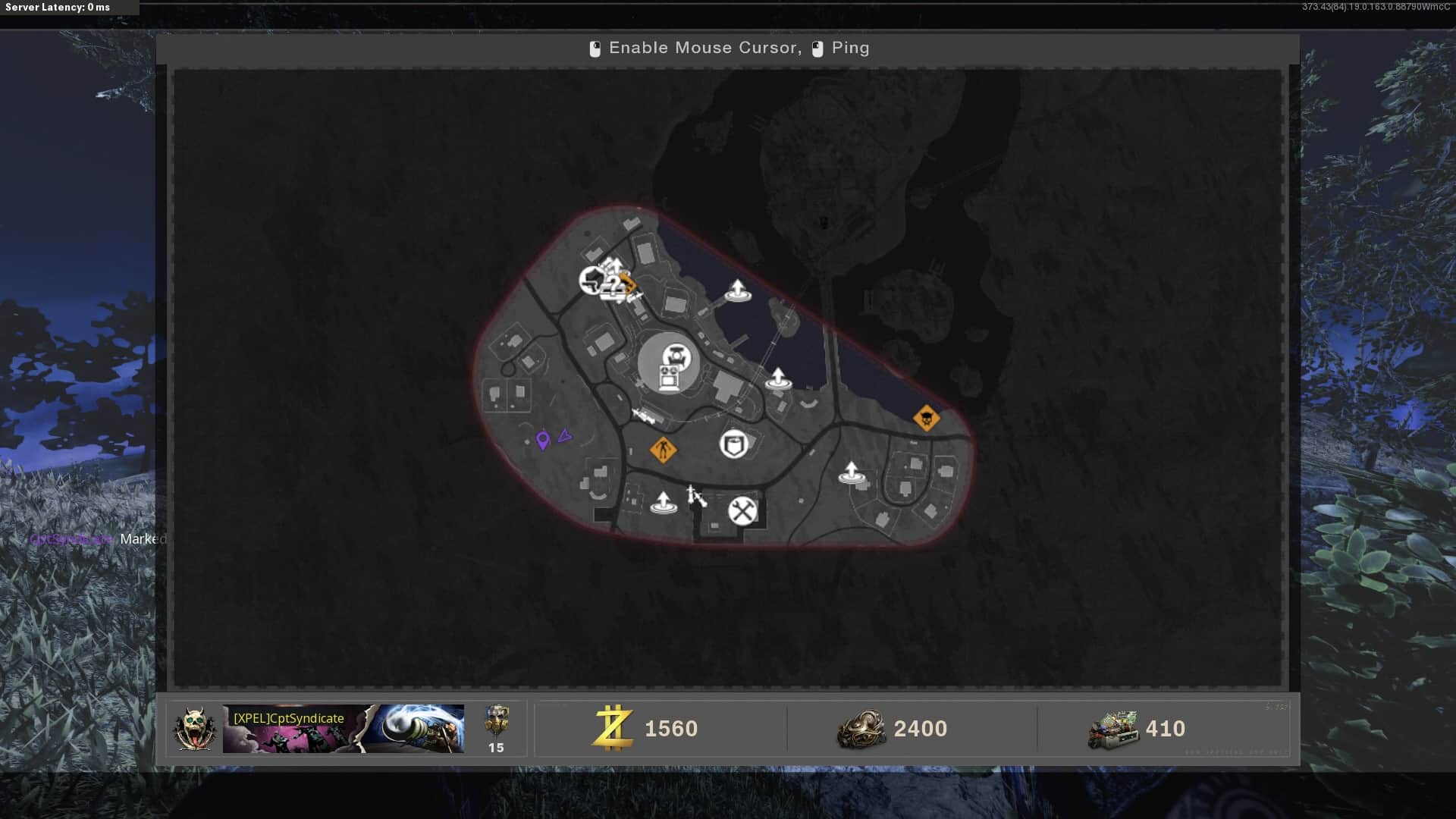Click the skull emblem beside the player name
The height and width of the screenshot is (819, 1456).
pos(194,729)
